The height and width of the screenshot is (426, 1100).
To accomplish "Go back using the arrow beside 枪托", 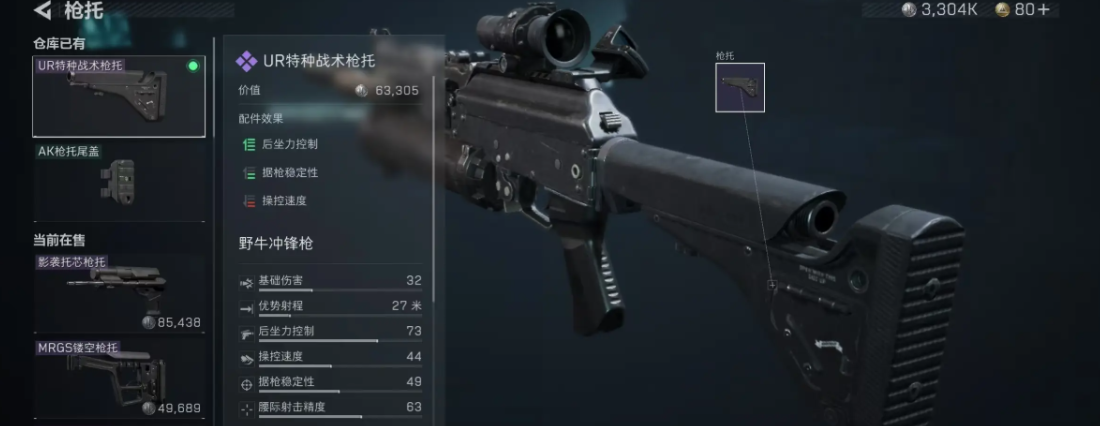I will (42, 11).
